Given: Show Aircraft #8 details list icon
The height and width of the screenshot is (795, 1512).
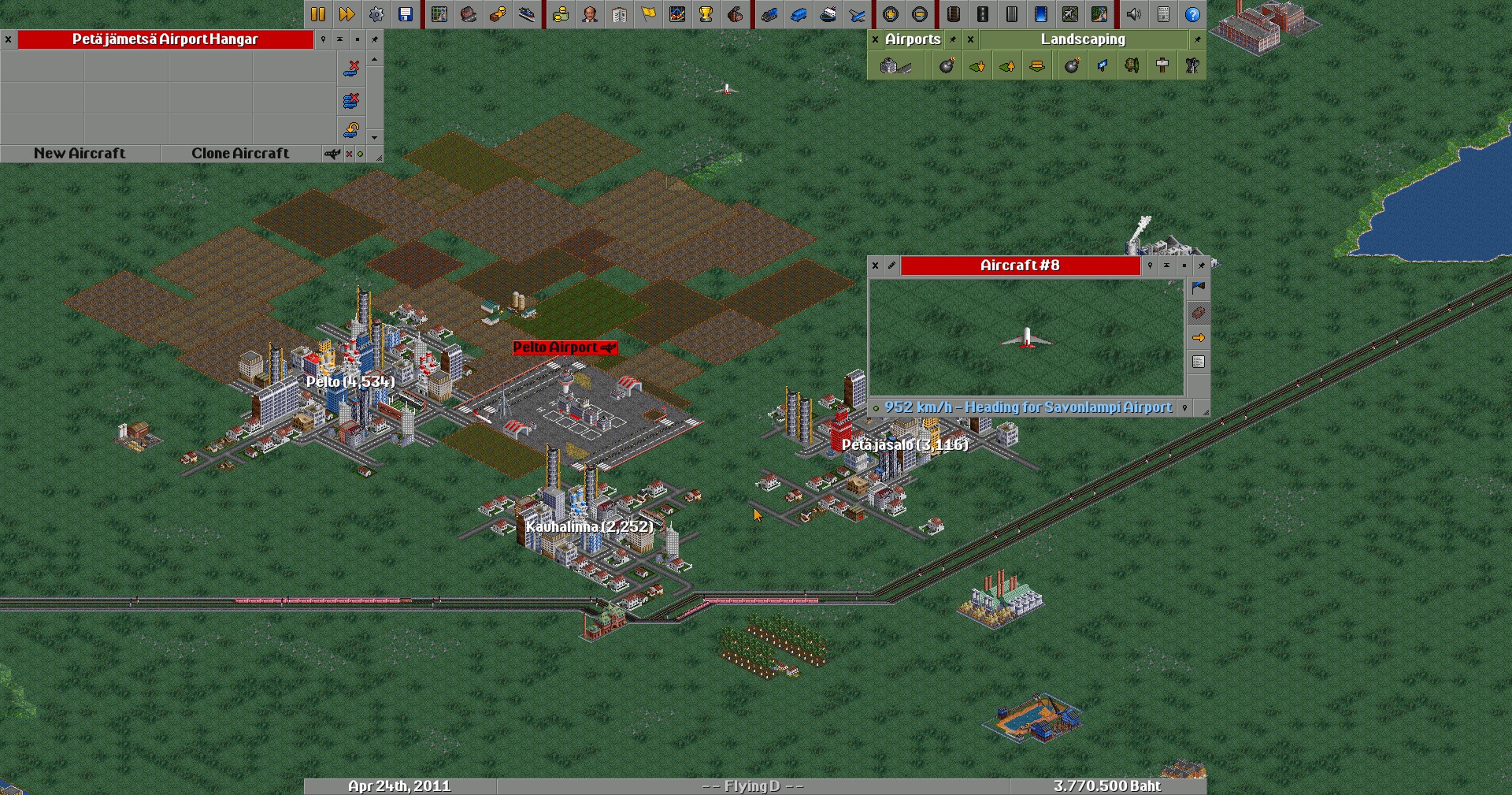Looking at the screenshot, I should [1198, 362].
